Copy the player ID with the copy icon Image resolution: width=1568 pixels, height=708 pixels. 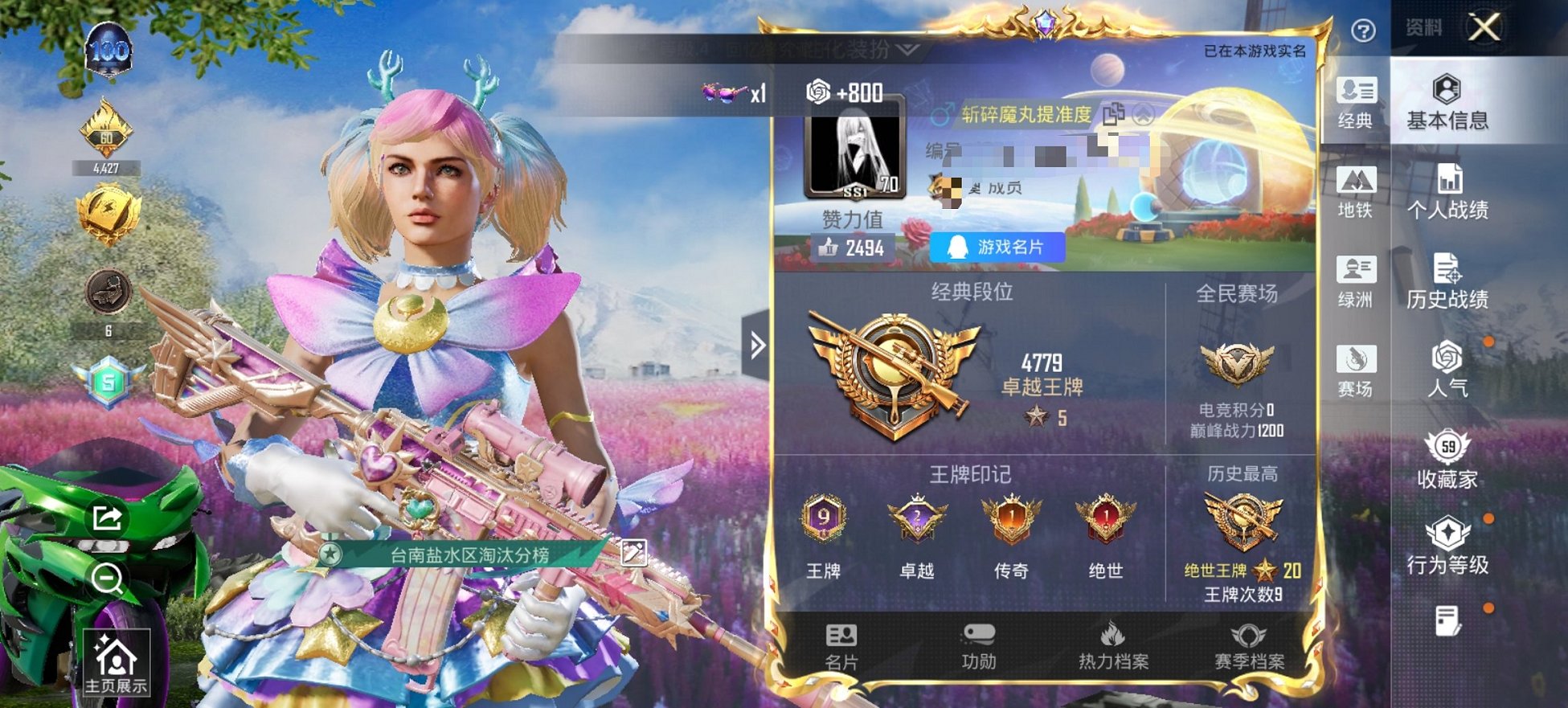(1115, 114)
